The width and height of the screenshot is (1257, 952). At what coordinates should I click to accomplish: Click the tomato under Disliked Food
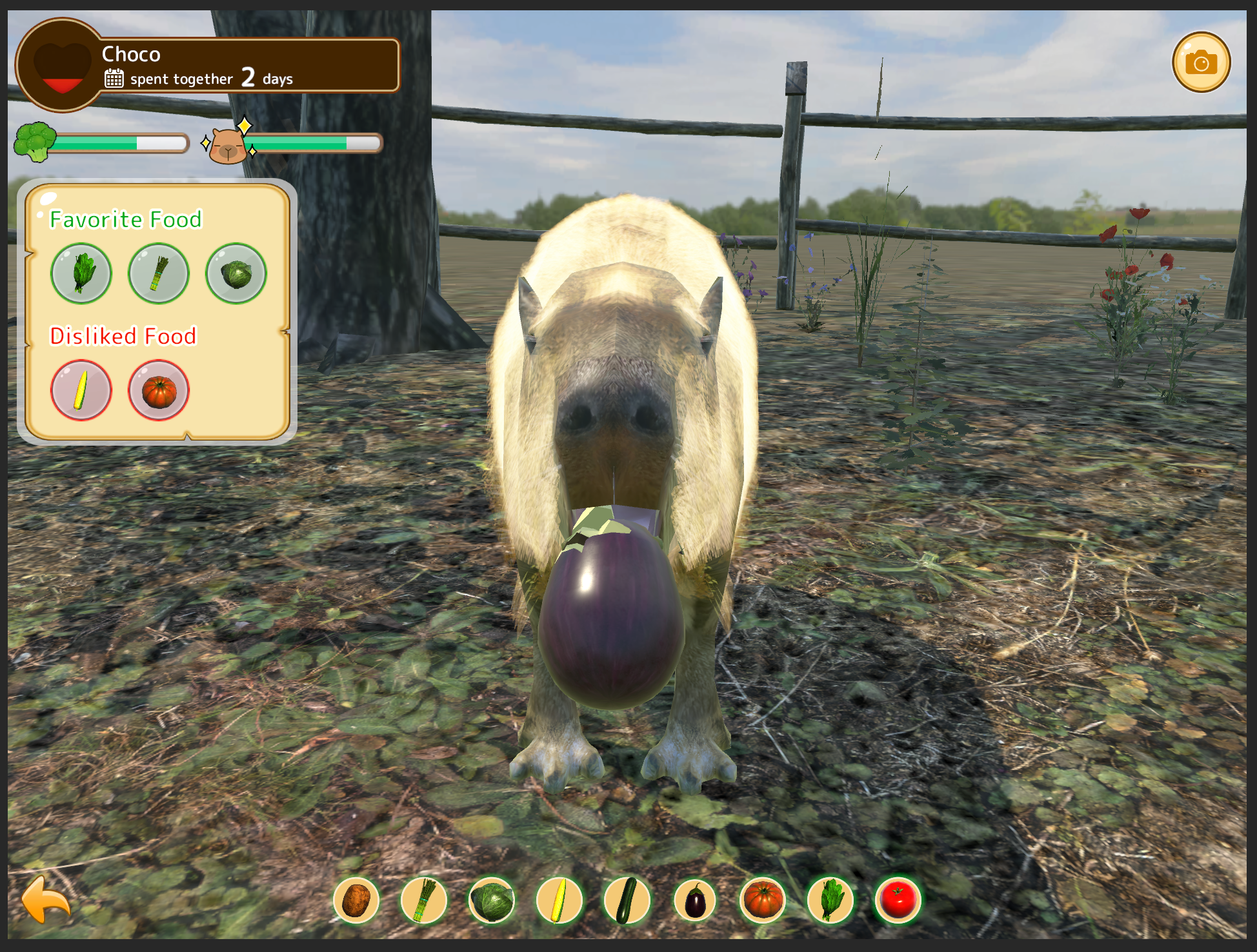click(159, 390)
